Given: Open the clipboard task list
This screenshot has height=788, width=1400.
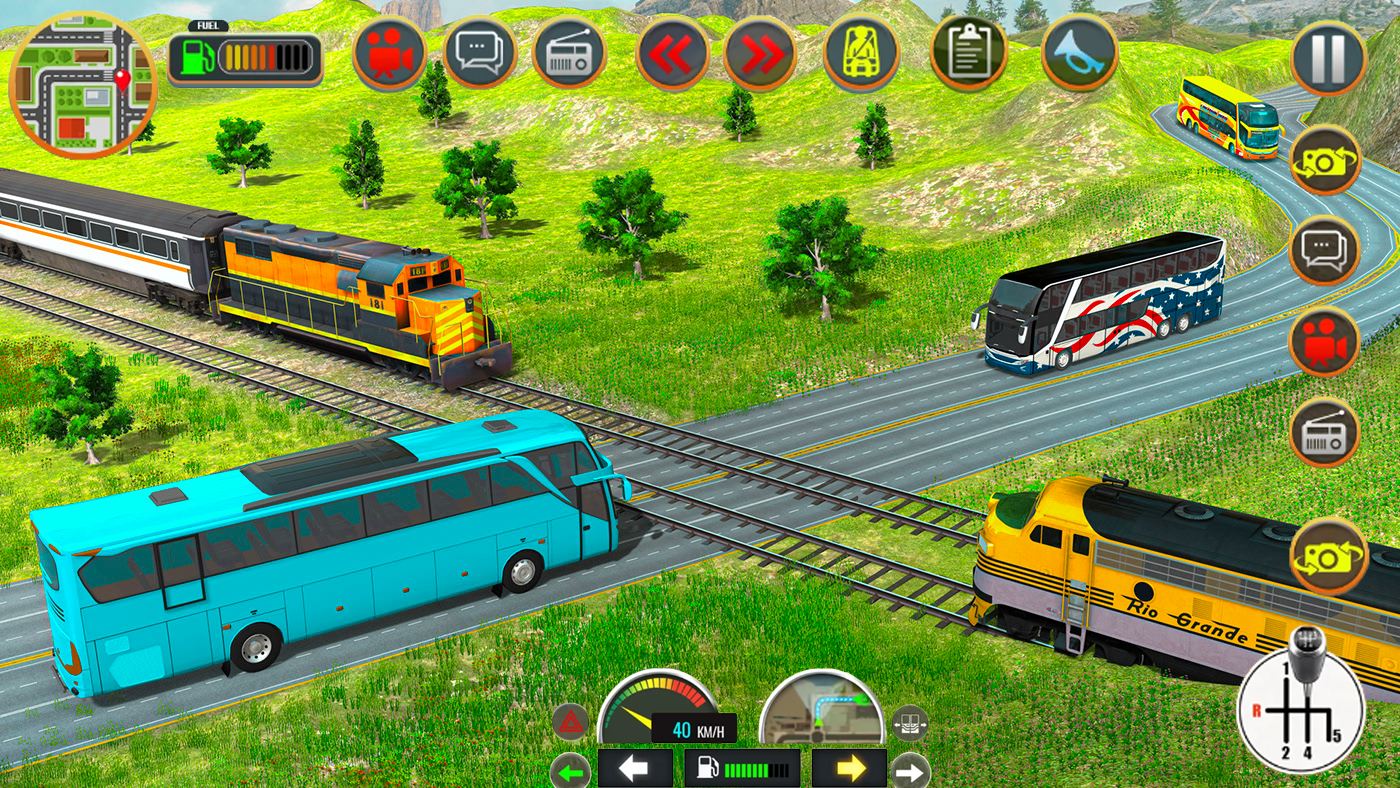Looking at the screenshot, I should pos(968,54).
